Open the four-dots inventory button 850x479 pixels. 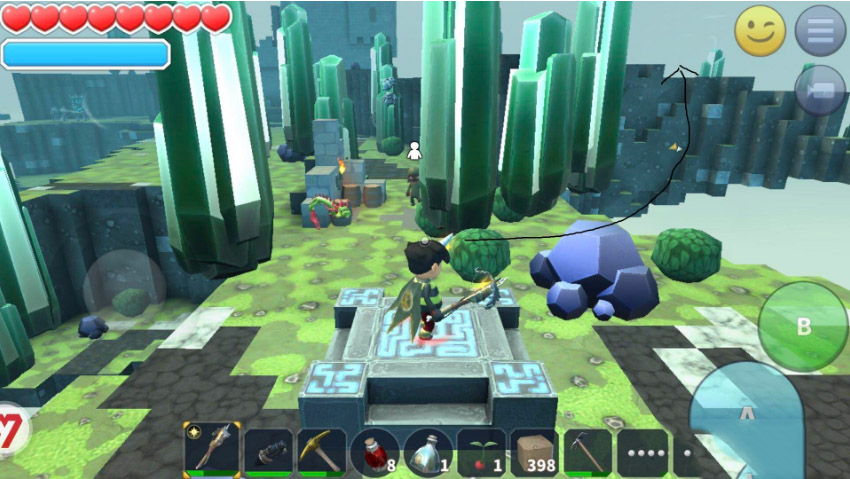pos(643,453)
